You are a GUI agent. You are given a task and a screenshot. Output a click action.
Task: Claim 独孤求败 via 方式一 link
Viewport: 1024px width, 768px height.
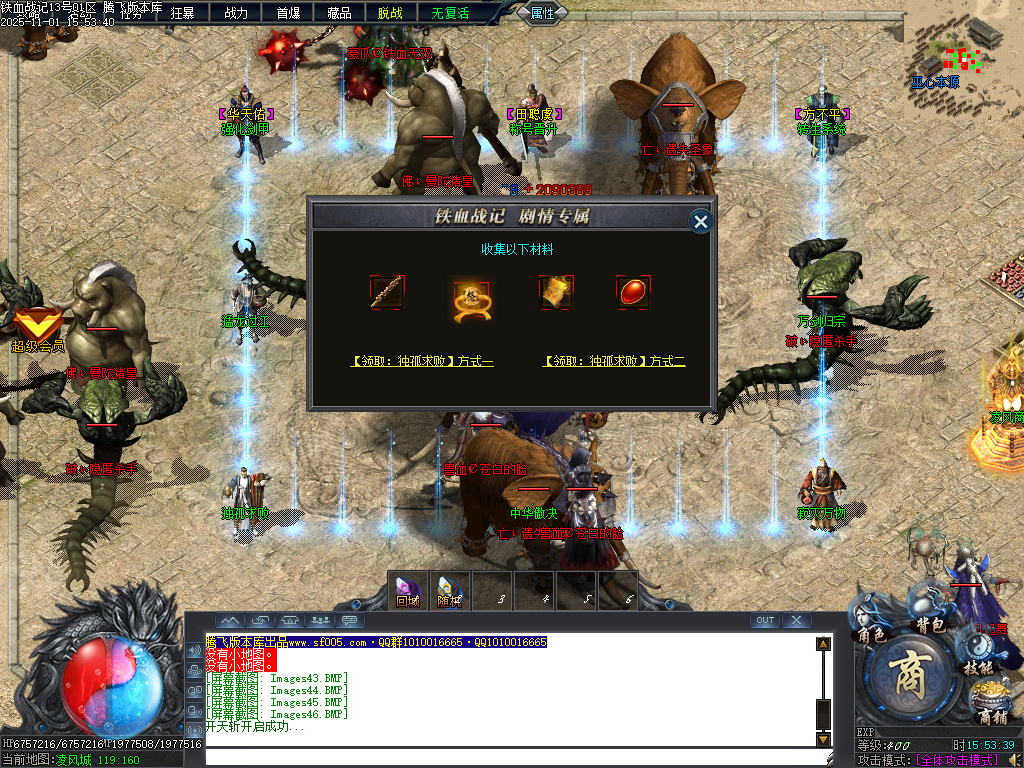[422, 361]
